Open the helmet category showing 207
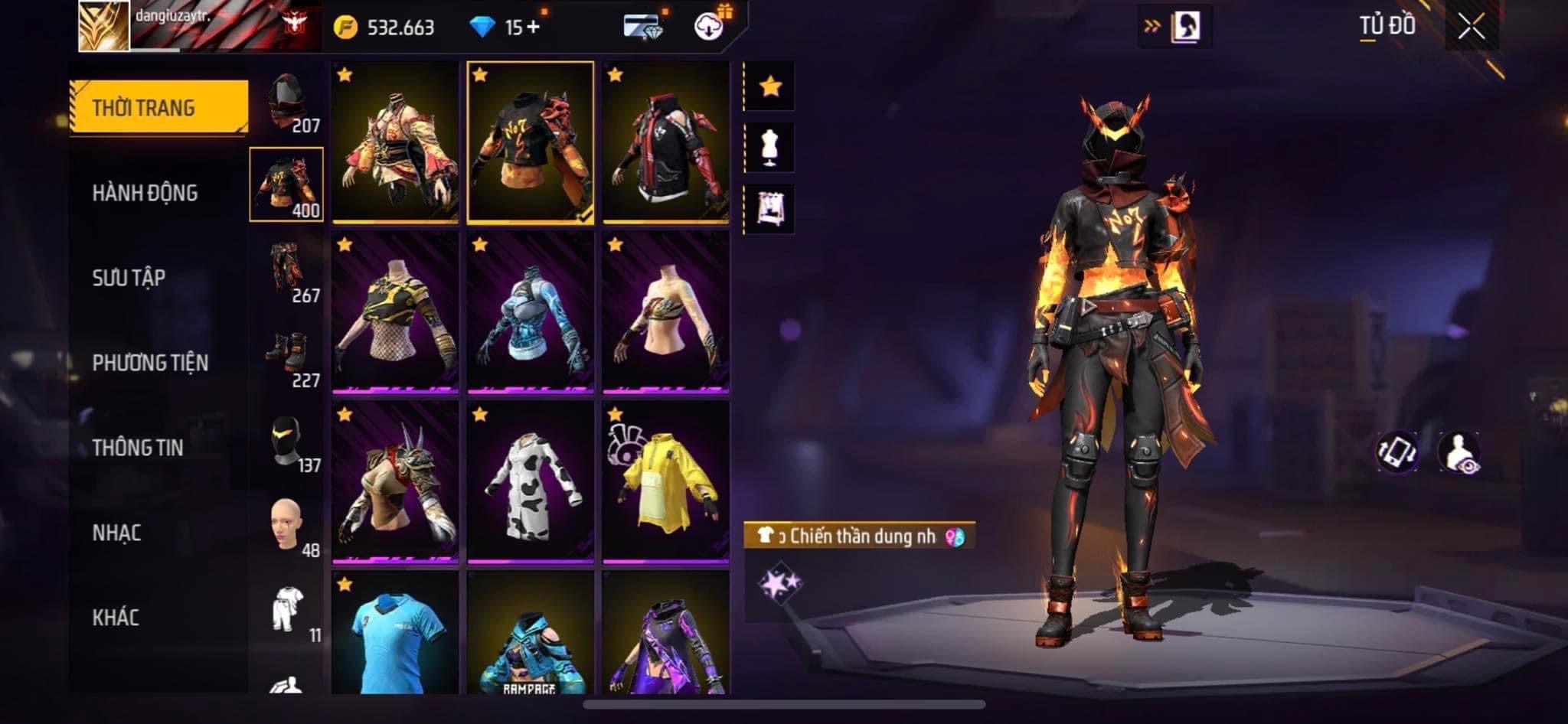 [287, 103]
